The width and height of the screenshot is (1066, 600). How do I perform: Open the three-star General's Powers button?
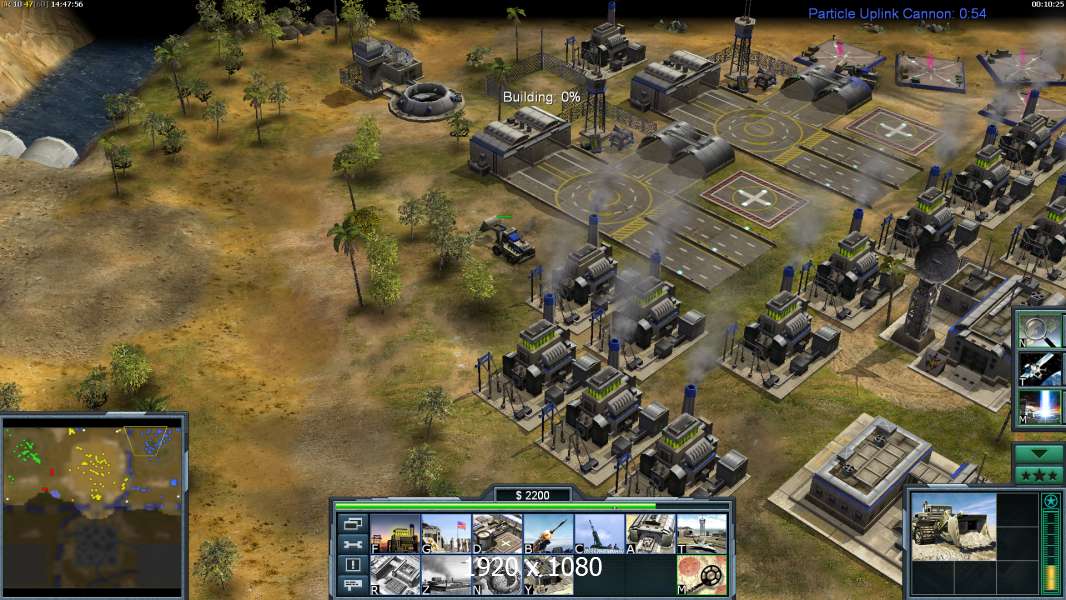(x=1038, y=474)
